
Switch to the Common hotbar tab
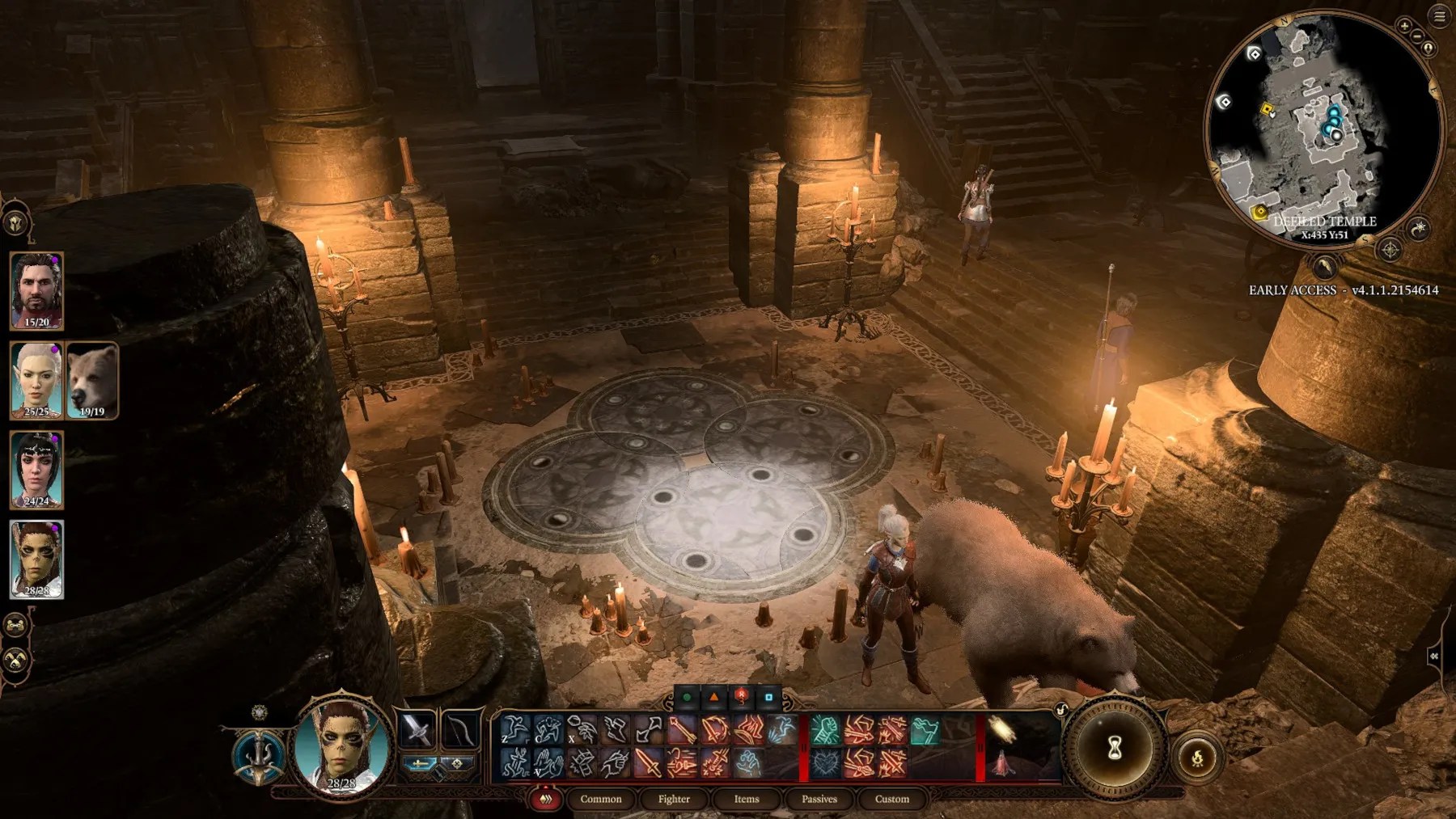600,799
